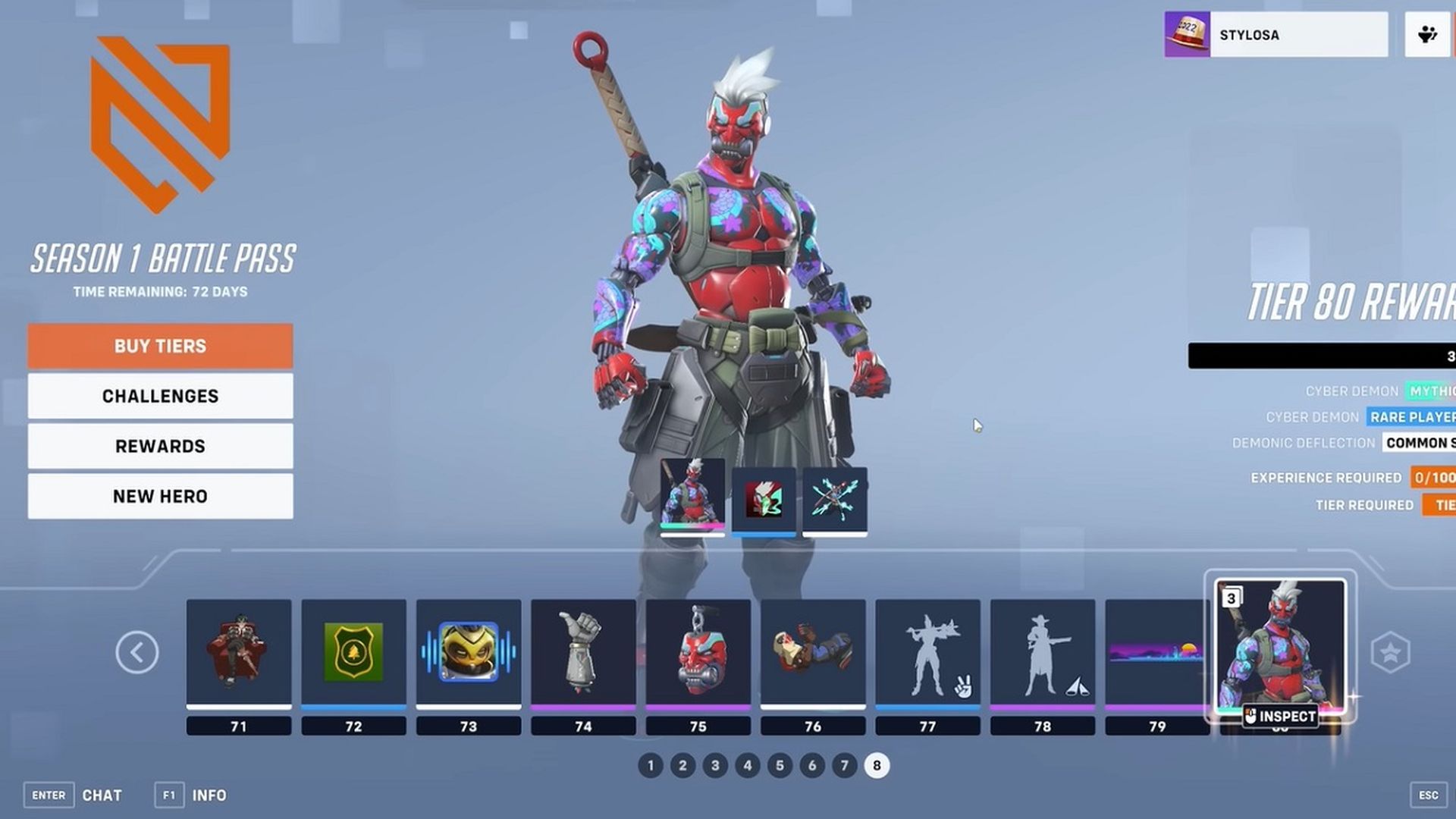This screenshot has height=819, width=1456.
Task: Select the tier 79 name card reward
Action: pos(1156,653)
